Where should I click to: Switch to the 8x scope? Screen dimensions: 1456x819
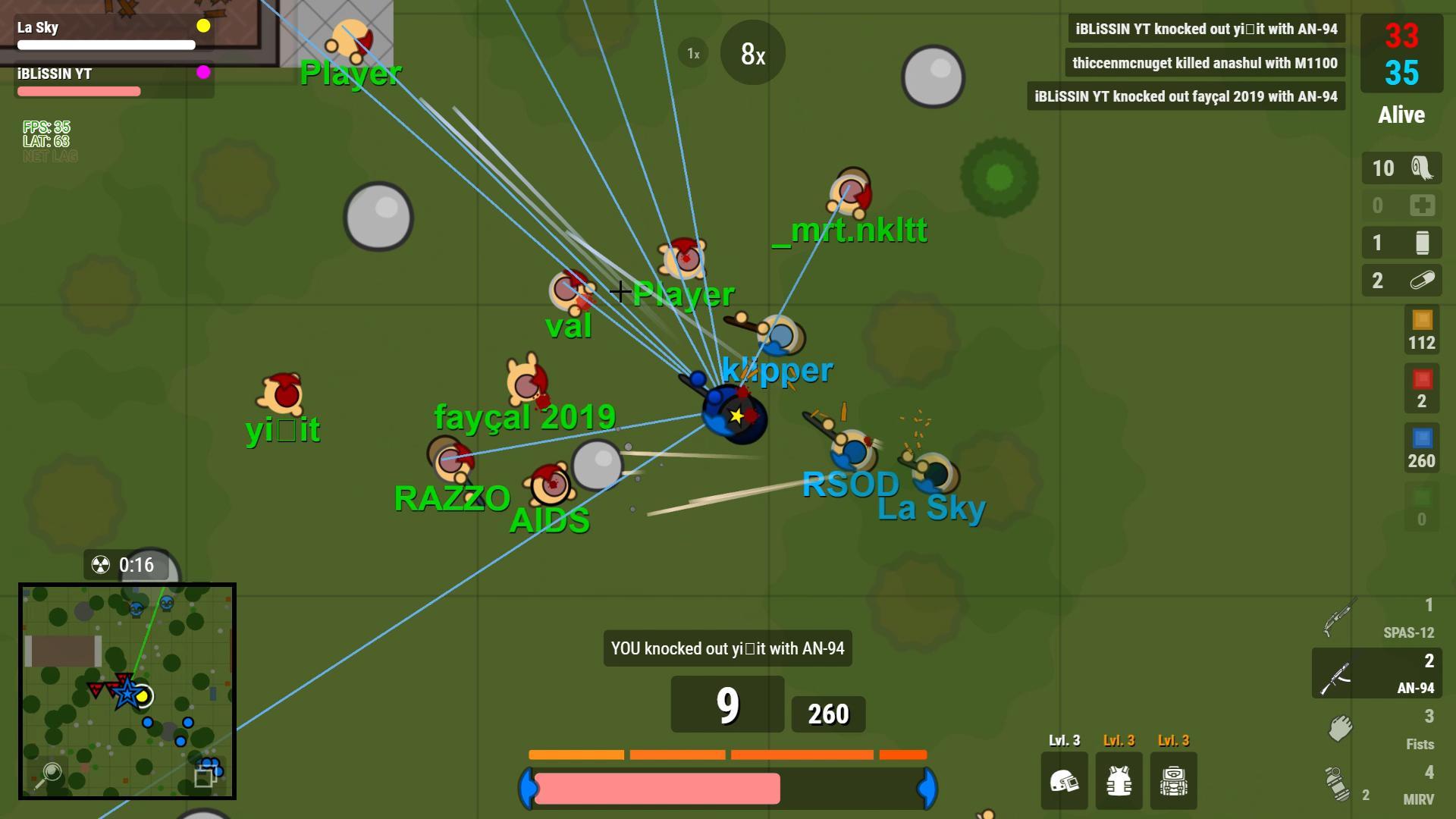(752, 53)
